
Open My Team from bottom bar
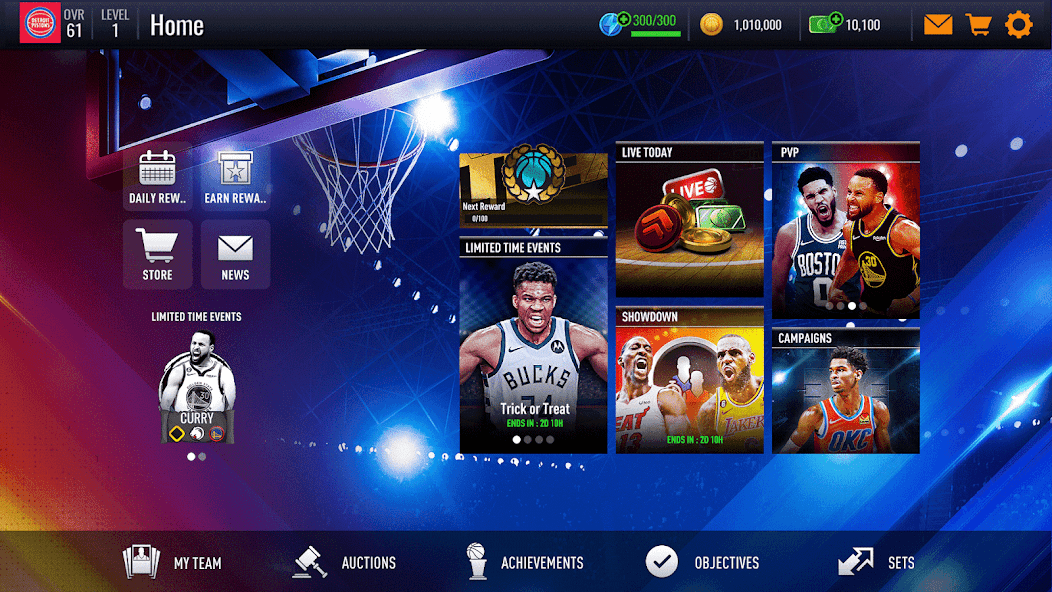172,562
